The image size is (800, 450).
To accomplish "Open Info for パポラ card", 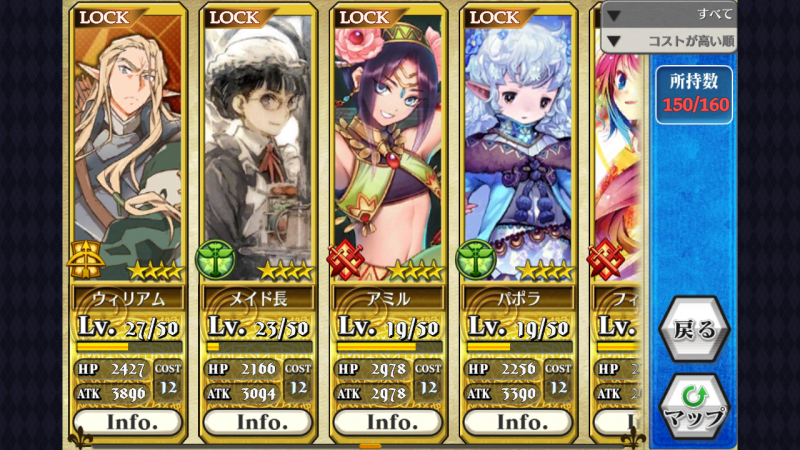I will point(518,422).
